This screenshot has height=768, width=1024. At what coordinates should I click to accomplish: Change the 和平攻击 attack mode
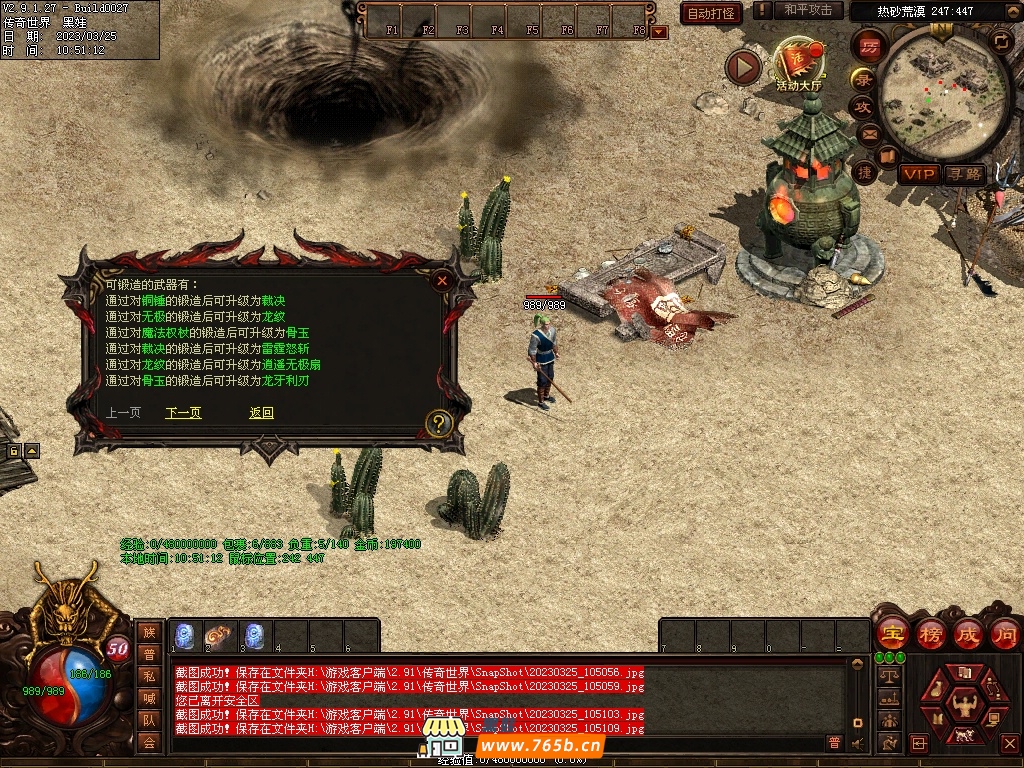click(807, 10)
